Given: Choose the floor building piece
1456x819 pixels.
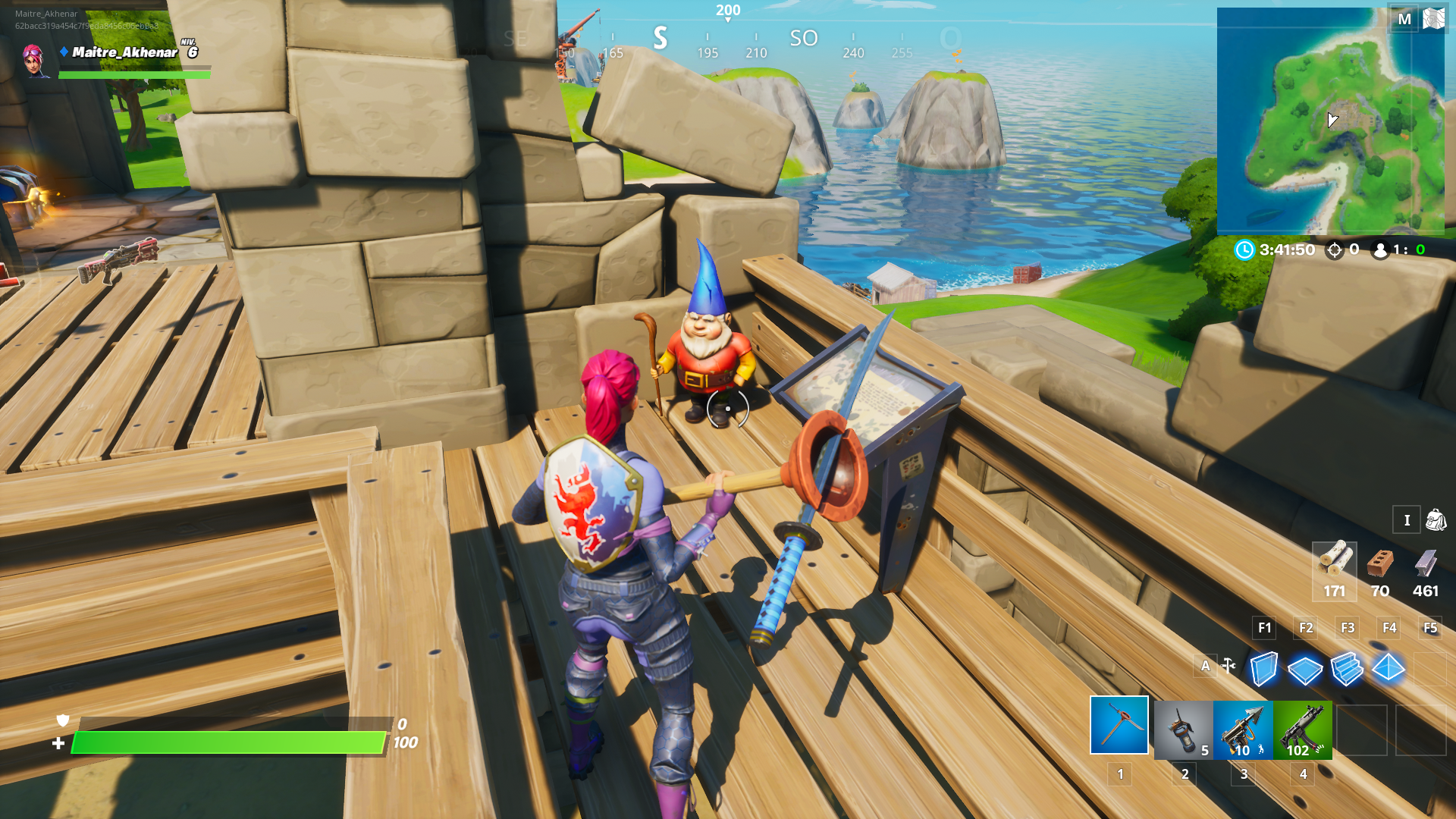Looking at the screenshot, I should [x=1305, y=670].
